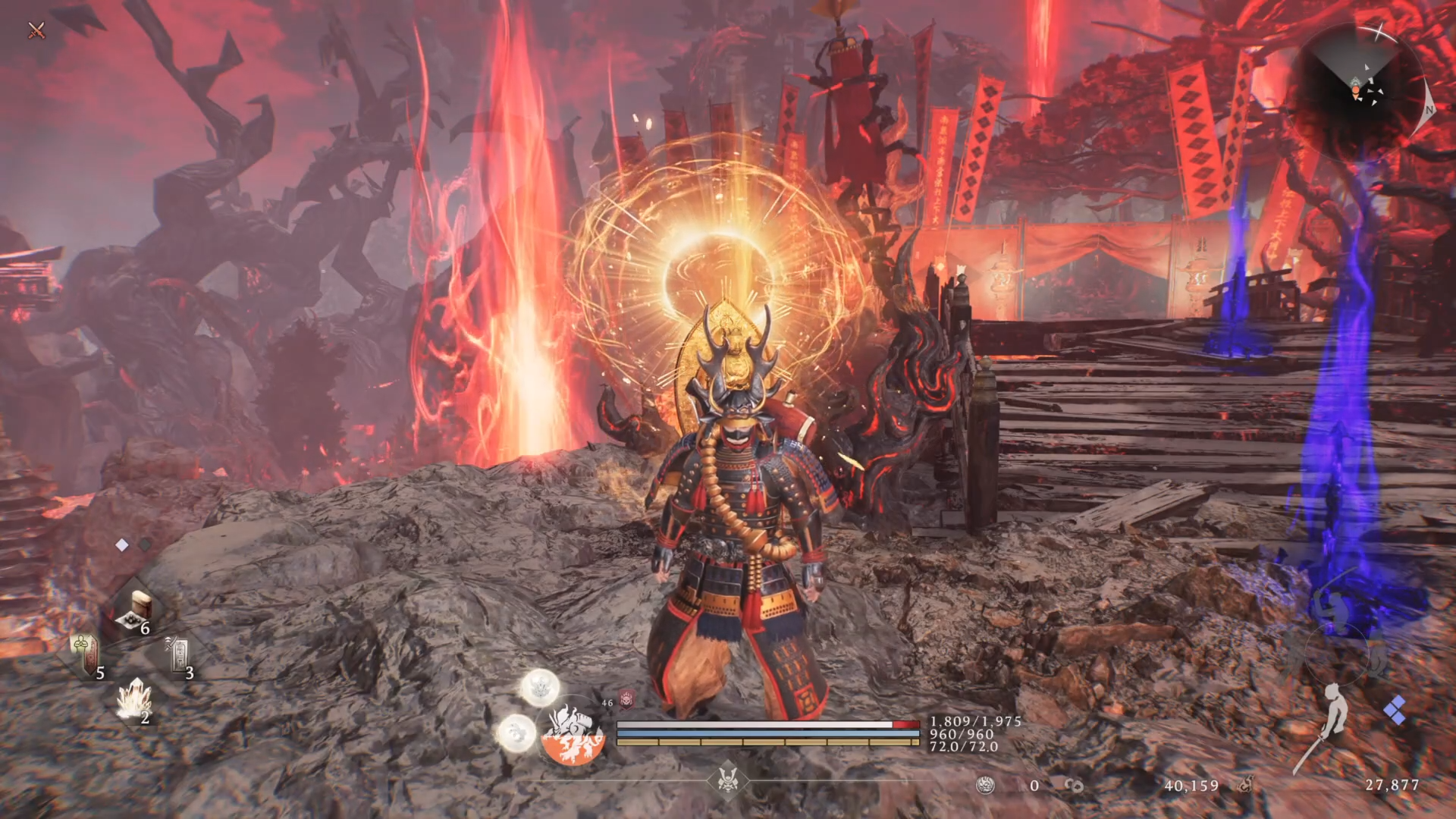Click the round engraved coin currency icon

tap(985, 786)
